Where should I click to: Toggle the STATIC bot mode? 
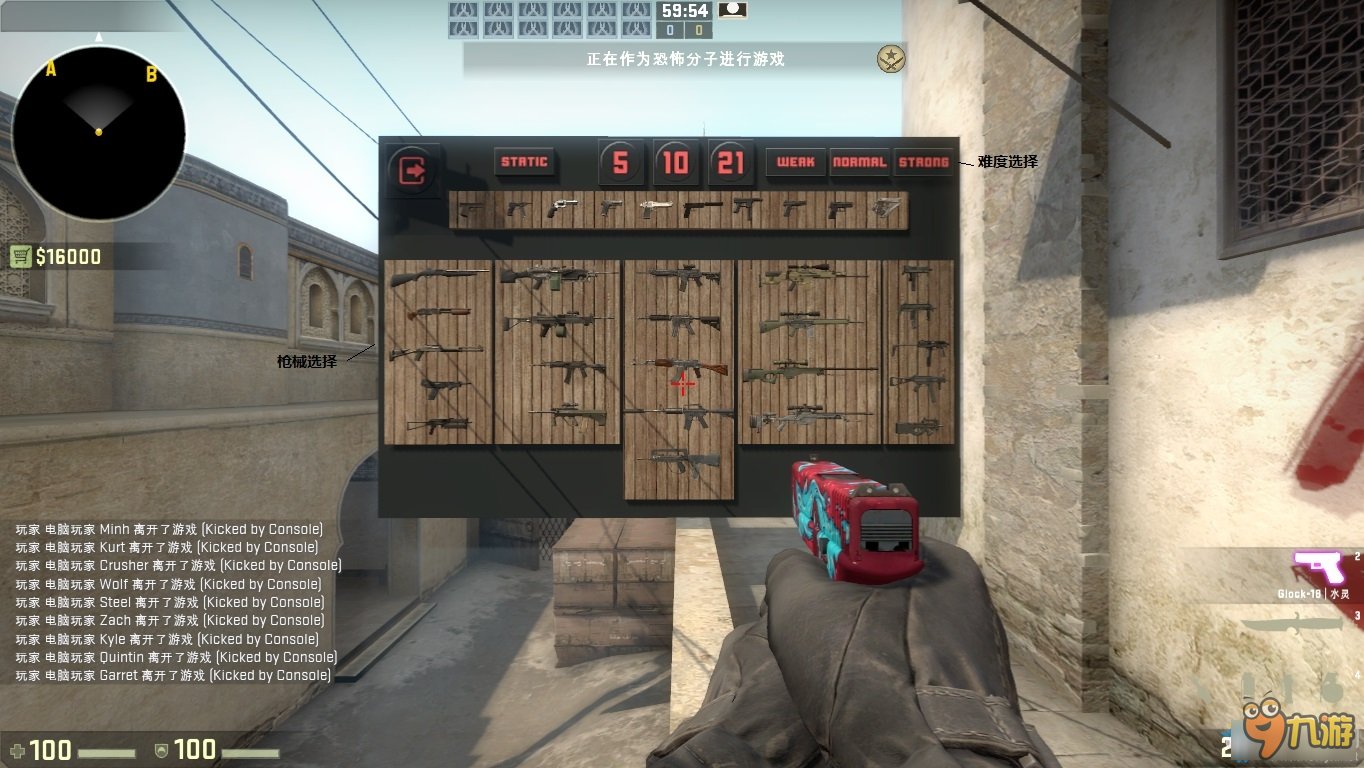click(x=523, y=162)
